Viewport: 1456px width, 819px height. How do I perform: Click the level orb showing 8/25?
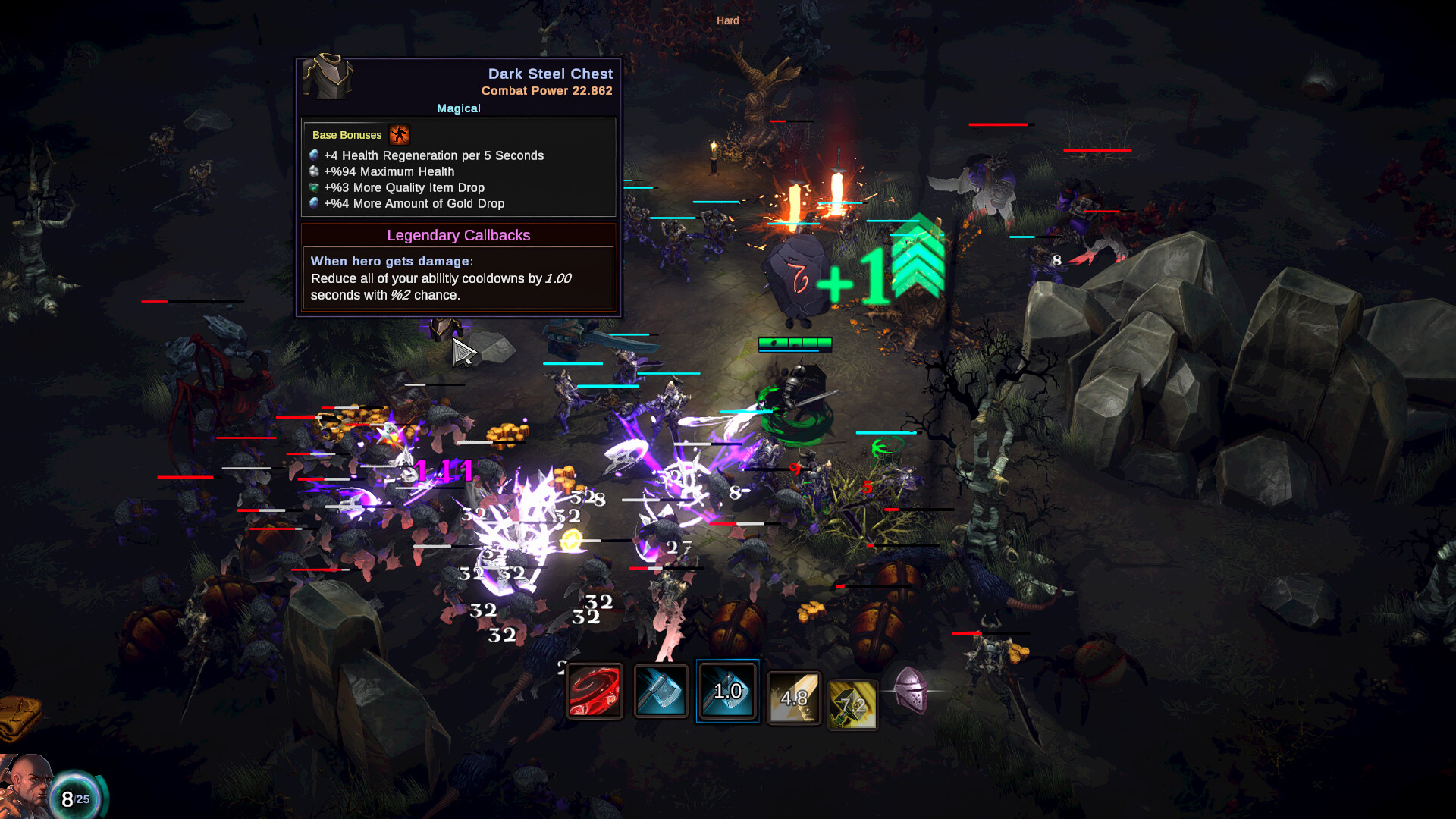point(74,793)
